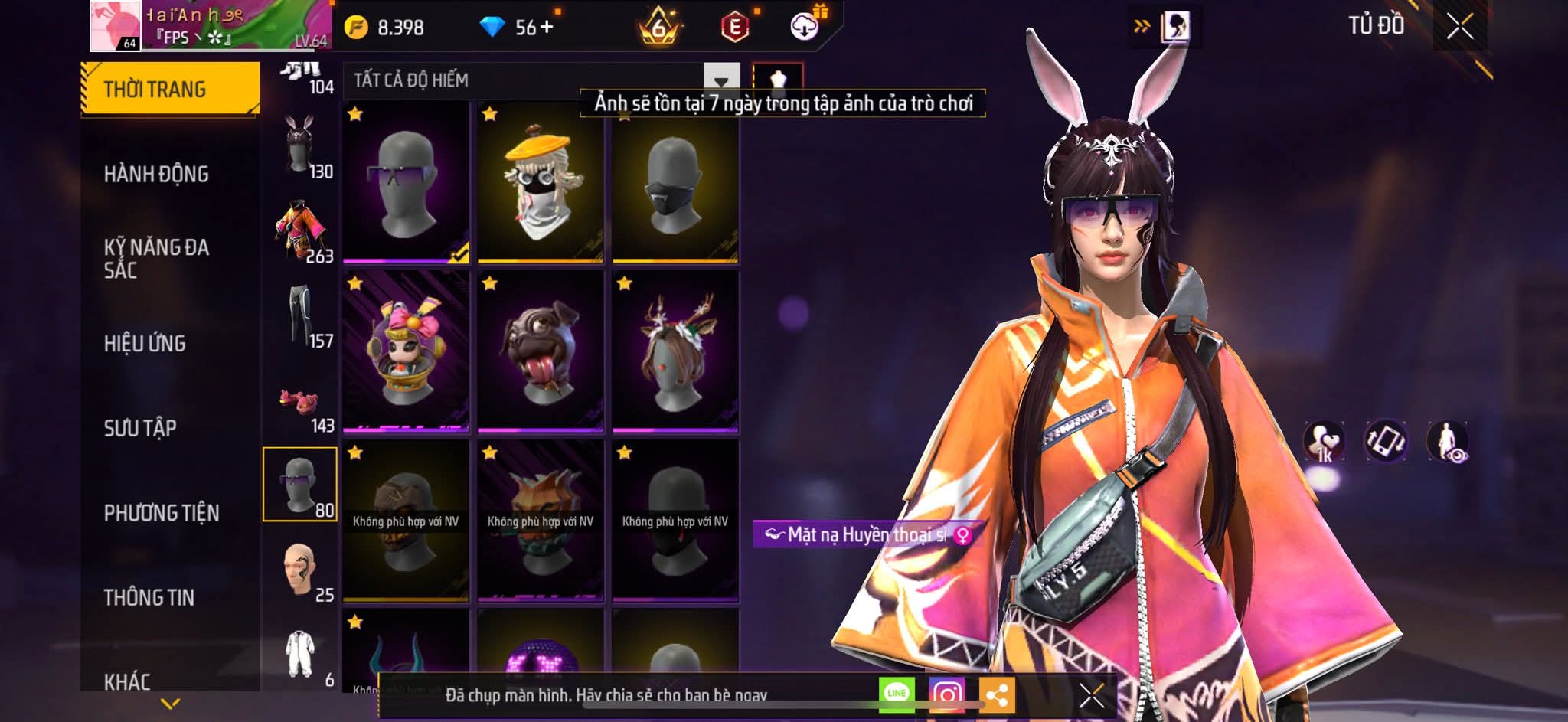Screen dimensions: 1568x722
Task: Show the Thông Tin tab
Action: coord(149,597)
